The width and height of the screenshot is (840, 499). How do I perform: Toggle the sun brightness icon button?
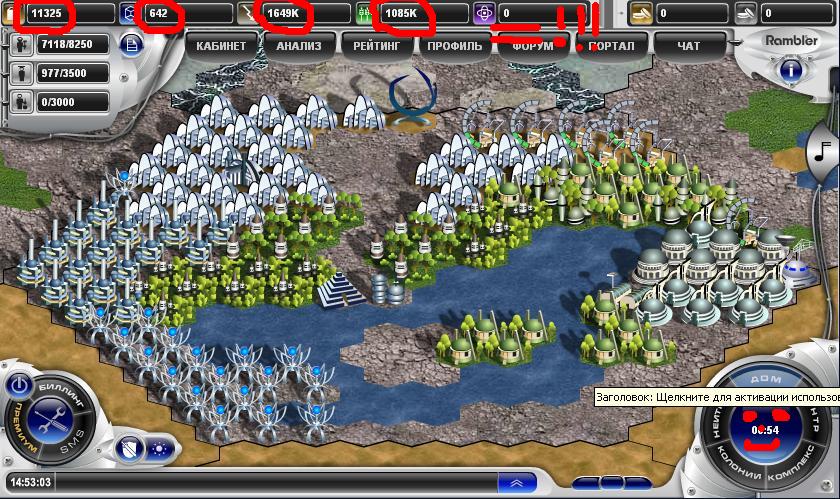pos(158,448)
